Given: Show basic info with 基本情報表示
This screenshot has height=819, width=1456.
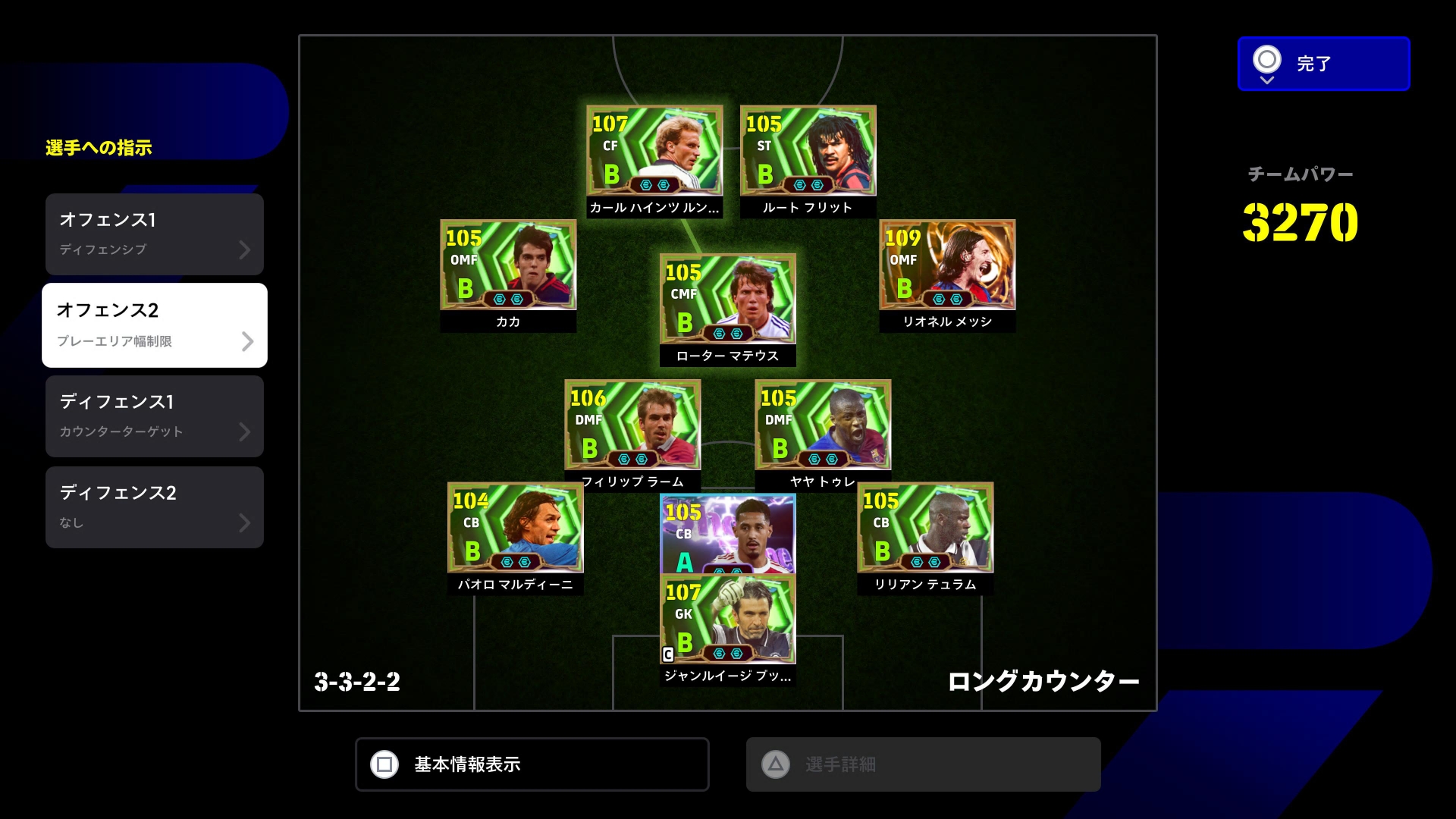Looking at the screenshot, I should [x=532, y=764].
